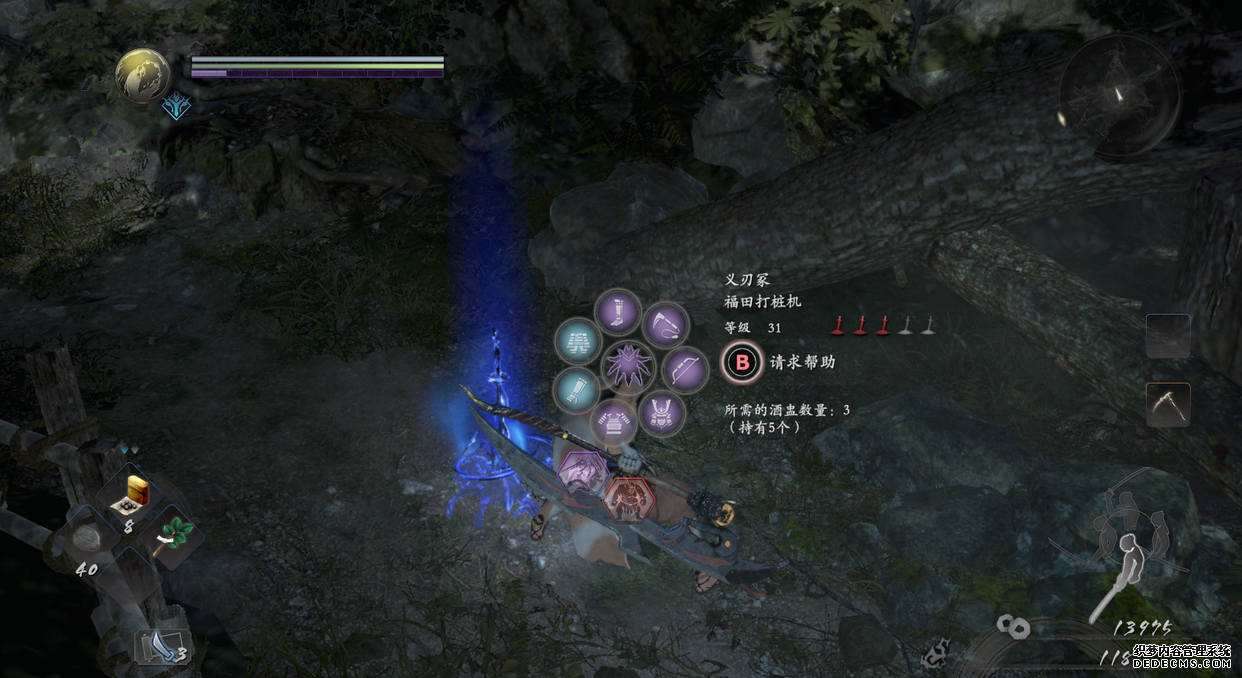Click the blue crest icon below the emblem
Image resolution: width=1242 pixels, height=678 pixels.
pos(176,104)
